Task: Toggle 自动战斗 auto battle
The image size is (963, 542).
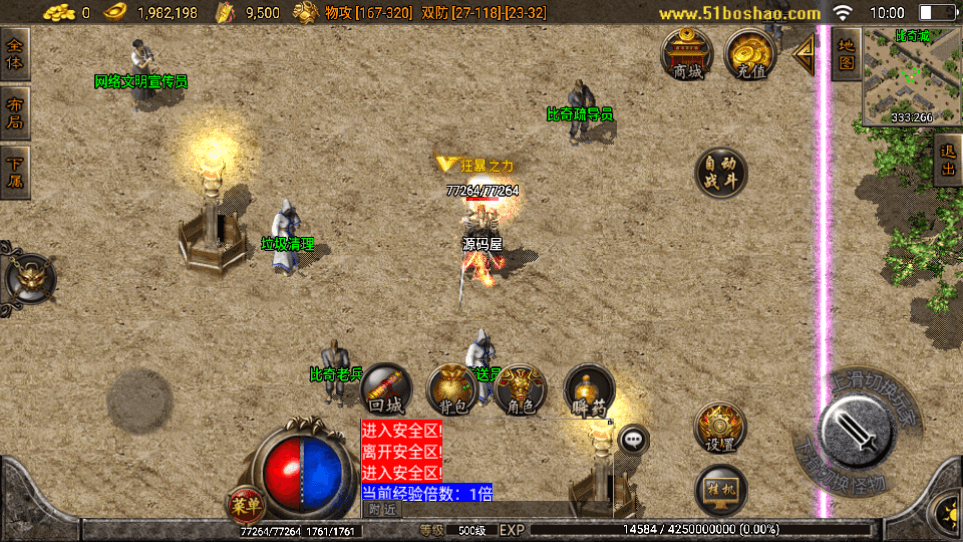Action: click(x=720, y=173)
